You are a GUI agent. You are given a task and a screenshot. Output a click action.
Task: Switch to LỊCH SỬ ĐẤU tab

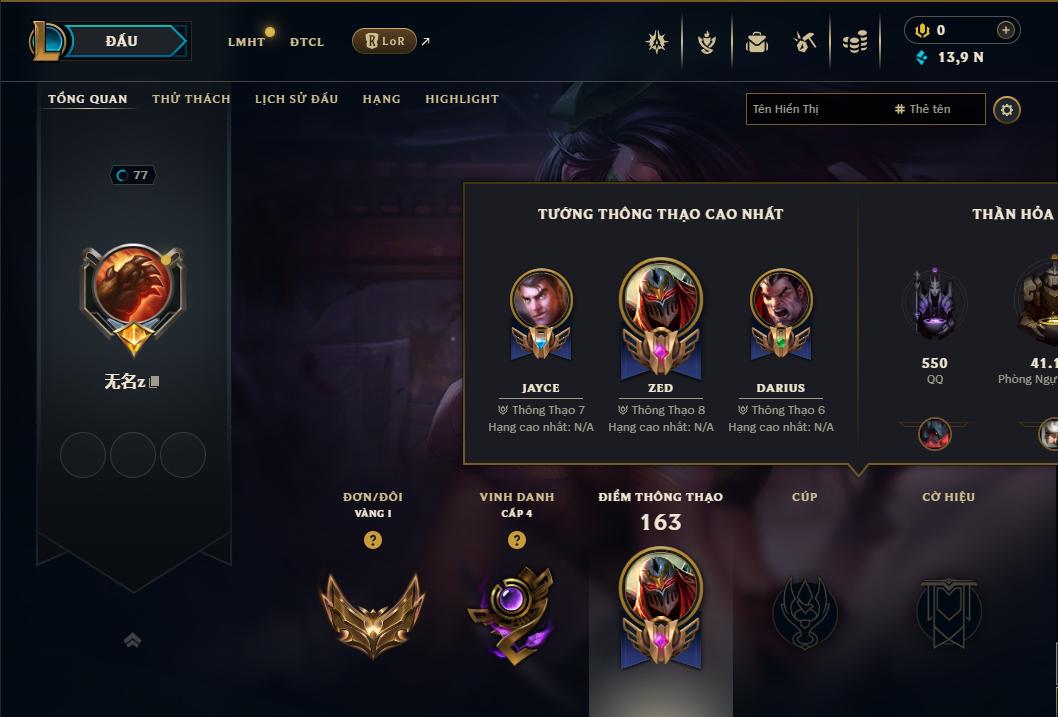click(296, 99)
